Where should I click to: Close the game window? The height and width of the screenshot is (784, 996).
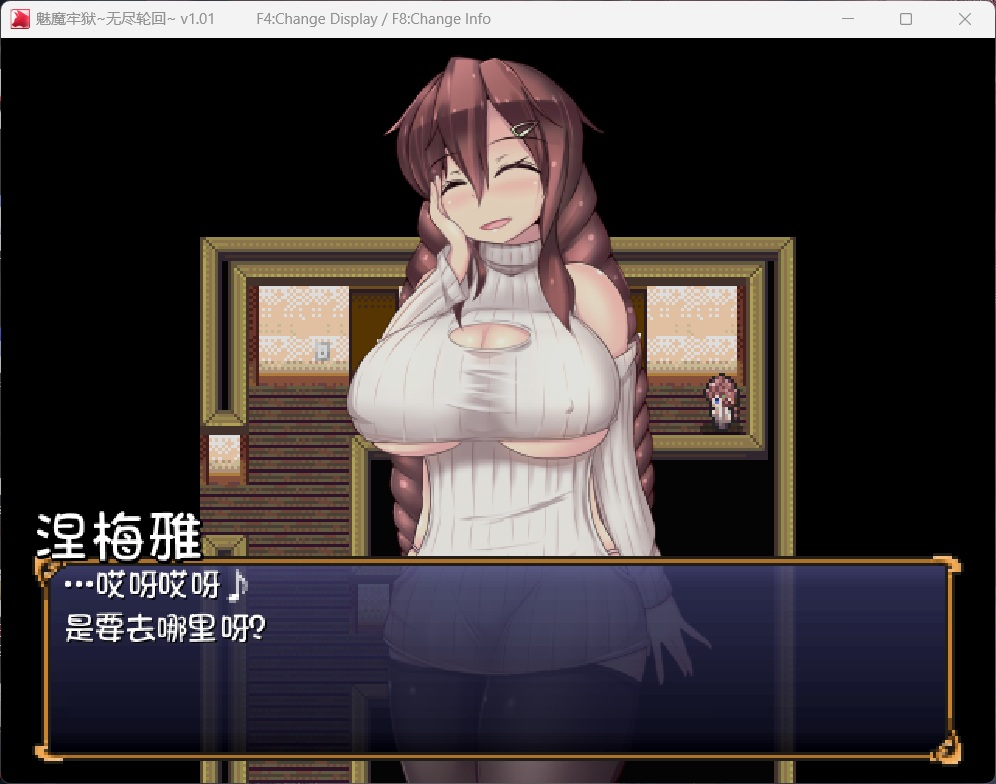pyautogui.click(x=964, y=19)
